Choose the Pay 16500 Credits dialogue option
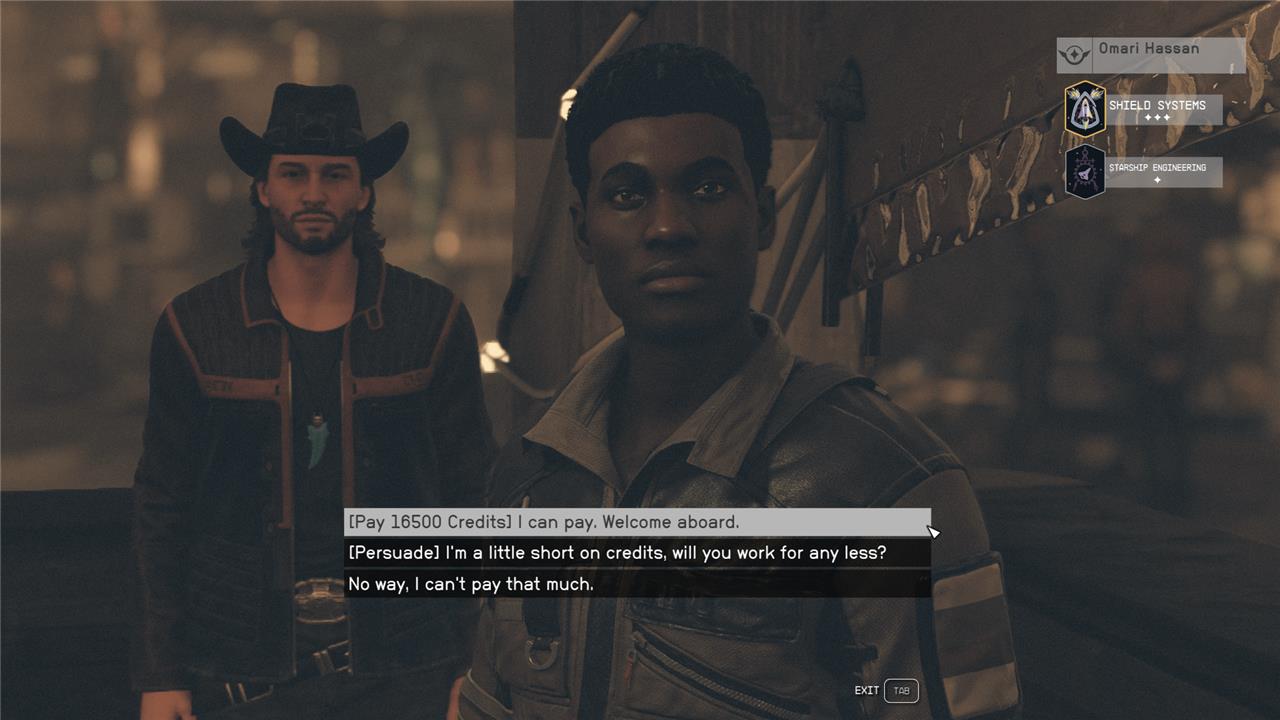This screenshot has height=720, width=1280. tap(637, 522)
